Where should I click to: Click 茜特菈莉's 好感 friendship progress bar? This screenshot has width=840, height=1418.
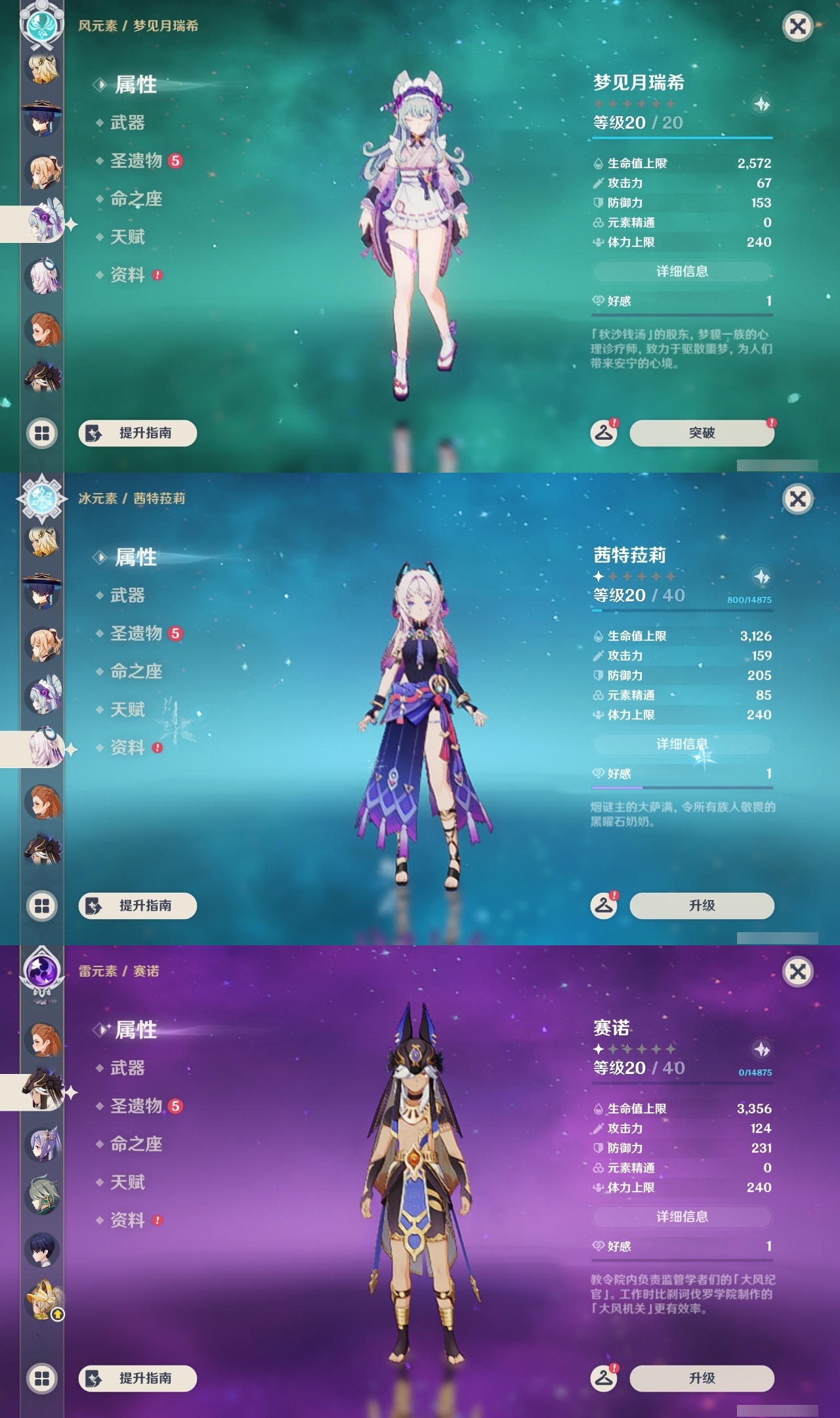[x=682, y=786]
